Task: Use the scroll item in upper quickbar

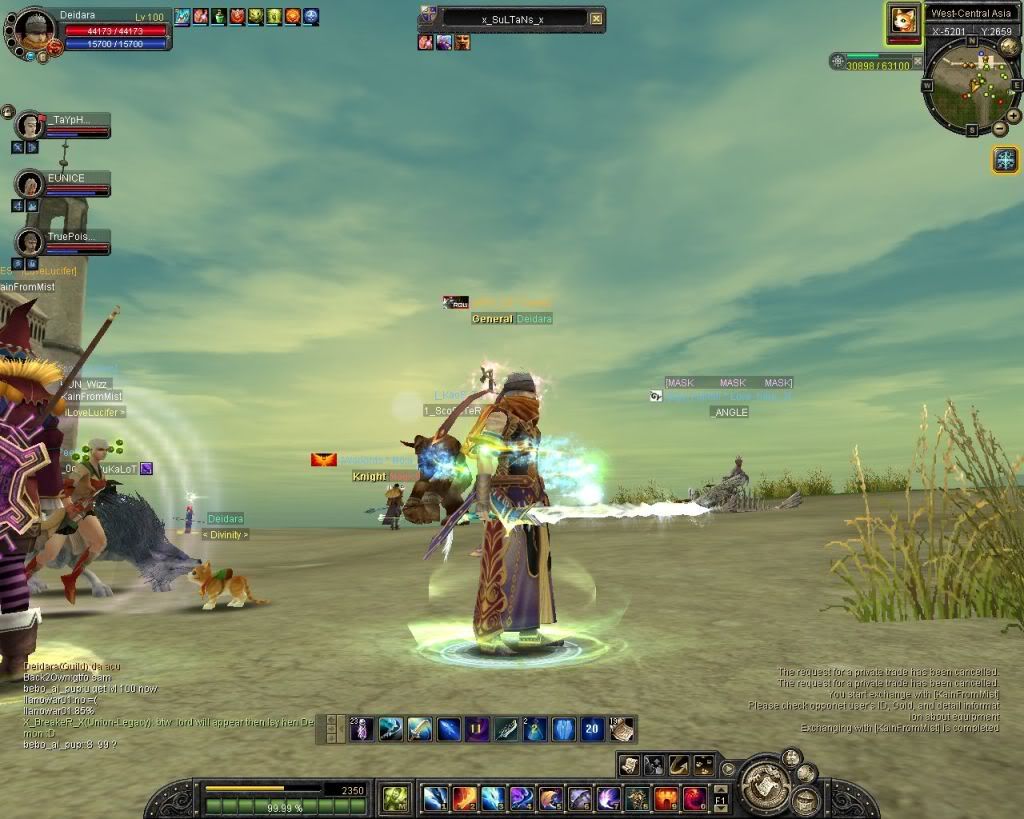Action: [x=621, y=729]
